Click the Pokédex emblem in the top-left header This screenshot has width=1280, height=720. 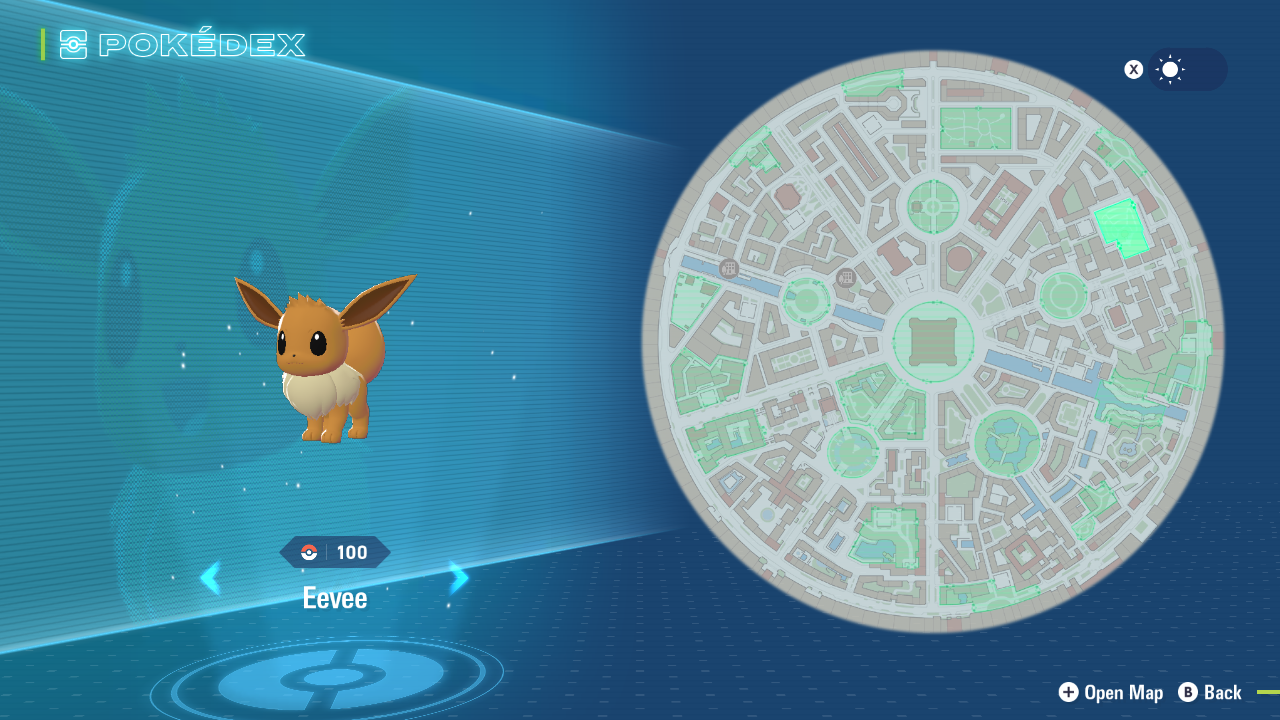(71, 44)
